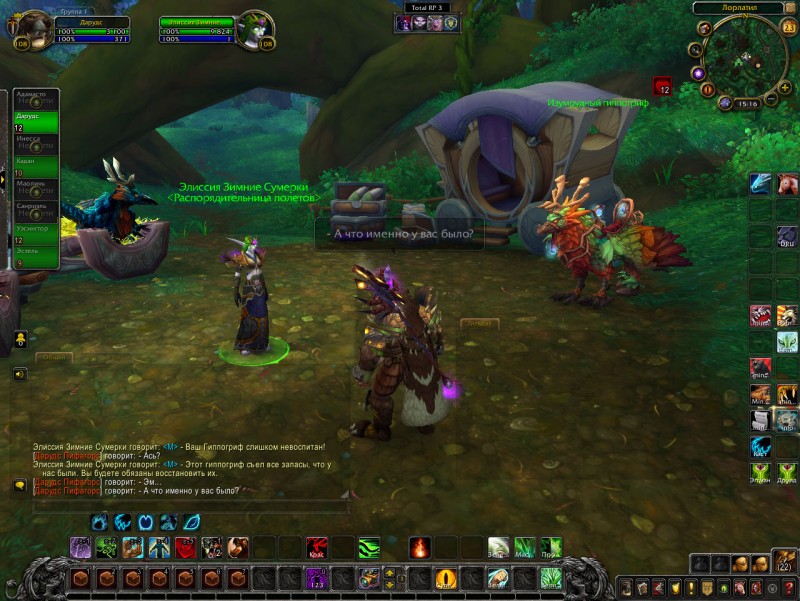This screenshot has width=800, height=601.
Task: Activate the orange eye ability icon
Action: 446,578
